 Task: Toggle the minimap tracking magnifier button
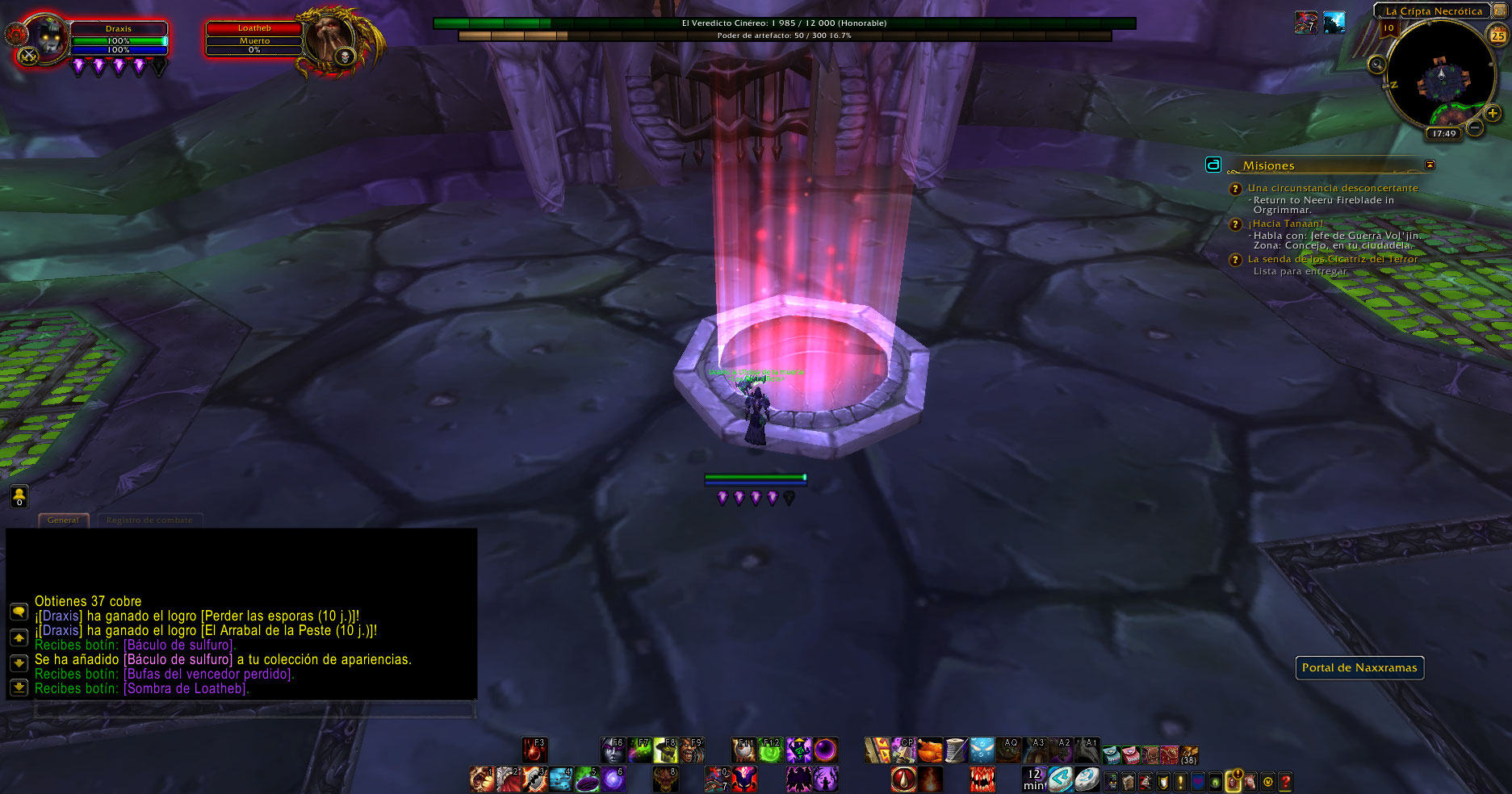(x=1376, y=65)
